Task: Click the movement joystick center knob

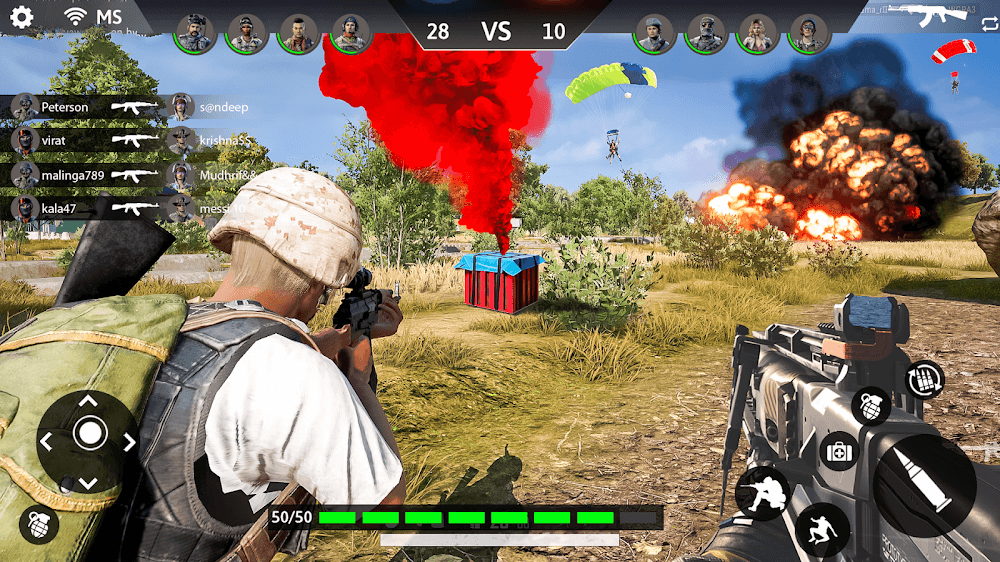Action: pos(89,434)
